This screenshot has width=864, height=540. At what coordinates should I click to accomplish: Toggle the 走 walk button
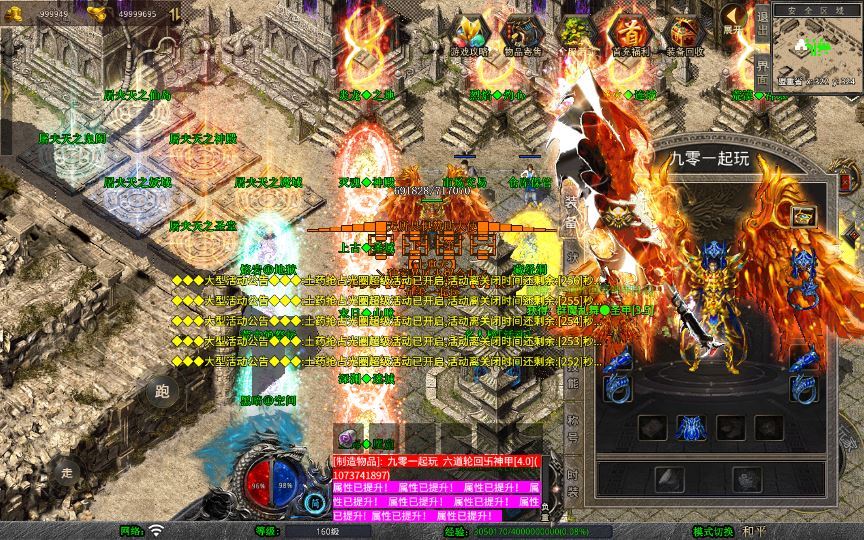click(68, 471)
